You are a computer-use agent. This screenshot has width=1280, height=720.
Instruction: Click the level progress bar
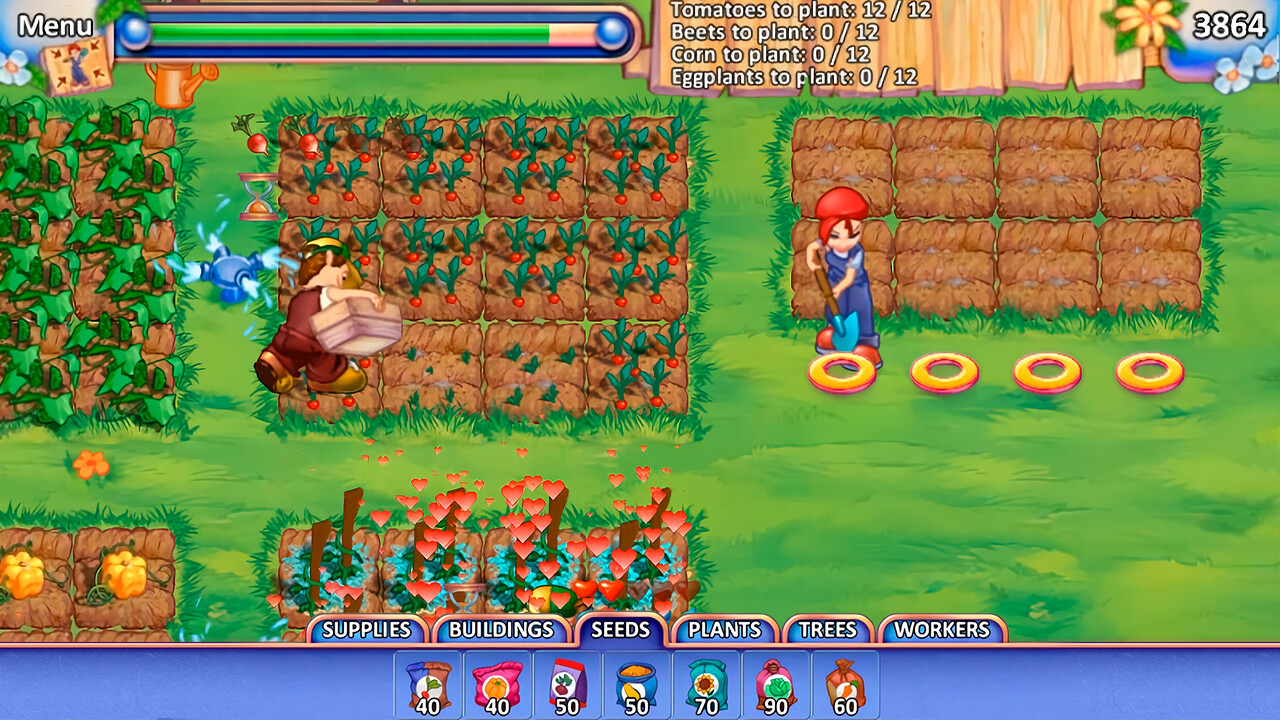[370, 32]
